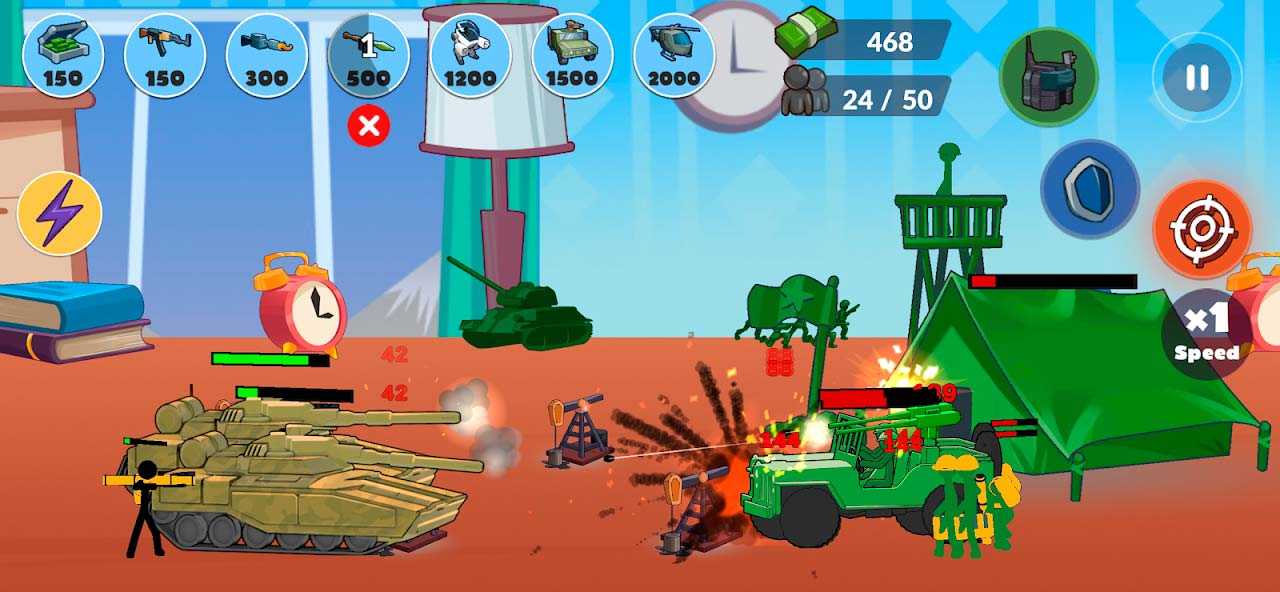The height and width of the screenshot is (592, 1280).
Task: Deploy the 1200-cost robot mech unit
Action: pyautogui.click(x=471, y=55)
